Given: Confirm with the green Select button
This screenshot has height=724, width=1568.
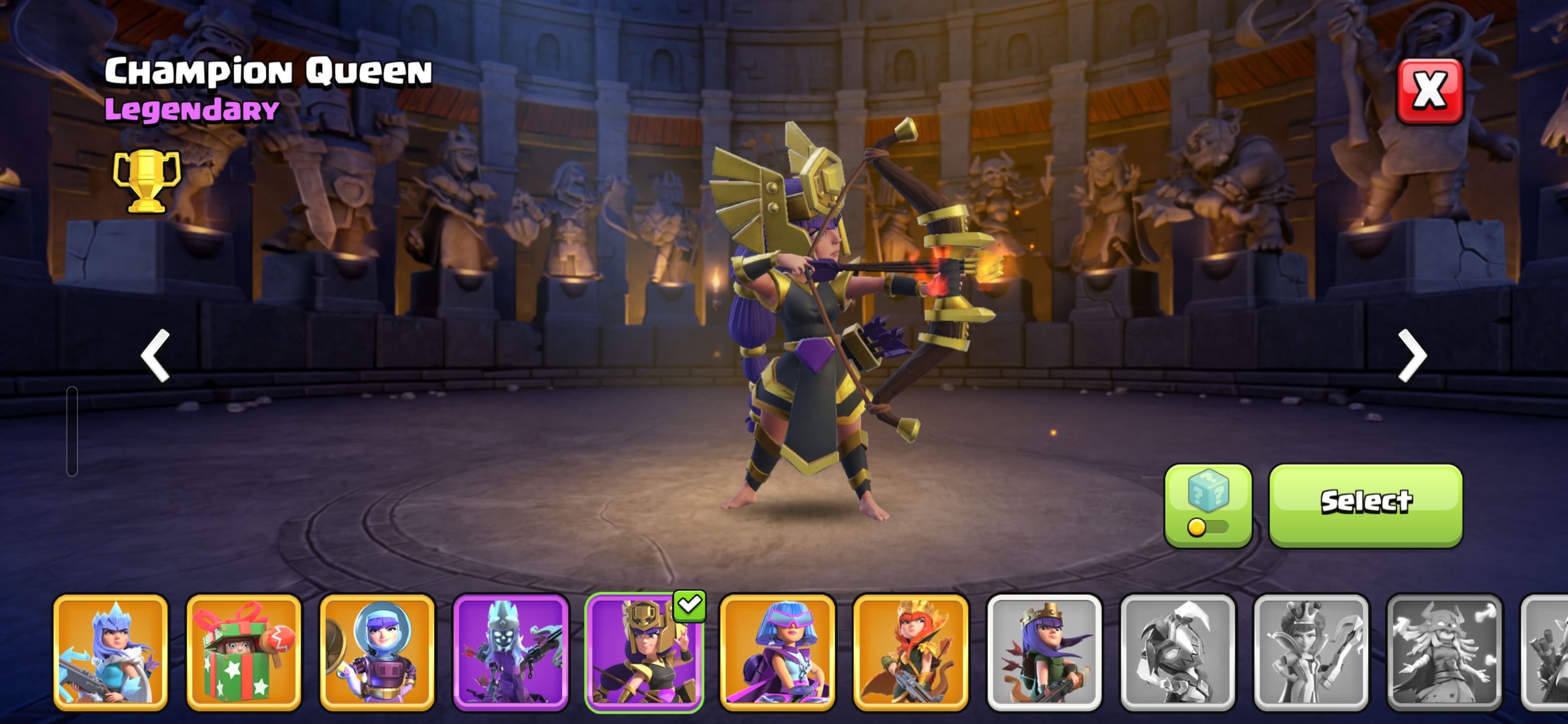Looking at the screenshot, I should coord(1365,505).
